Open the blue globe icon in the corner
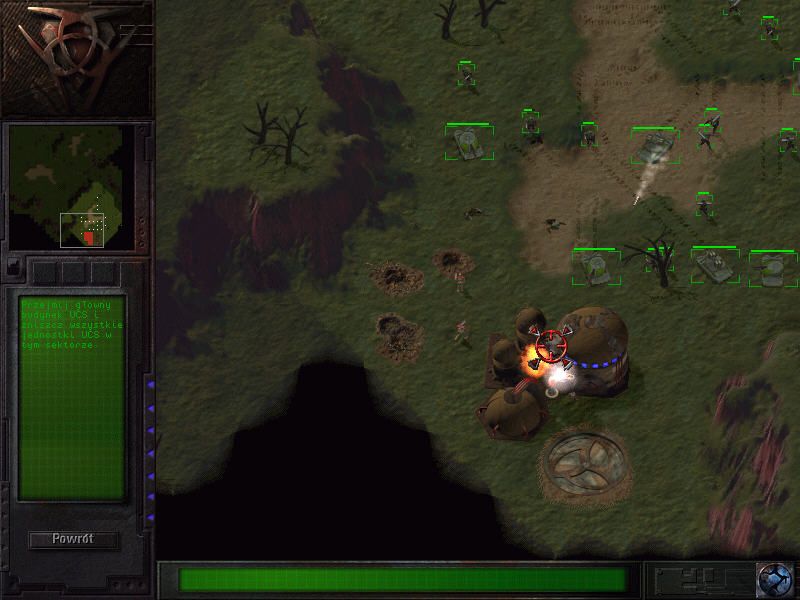The width and height of the screenshot is (800, 600). [773, 579]
